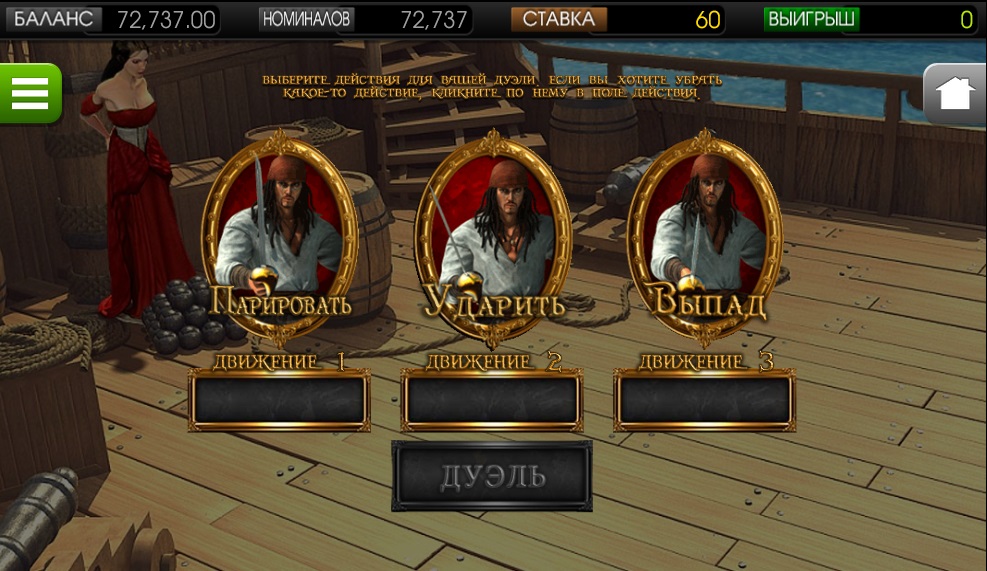The height and width of the screenshot is (571, 987).
Task: Go to the home screen
Action: 955,94
